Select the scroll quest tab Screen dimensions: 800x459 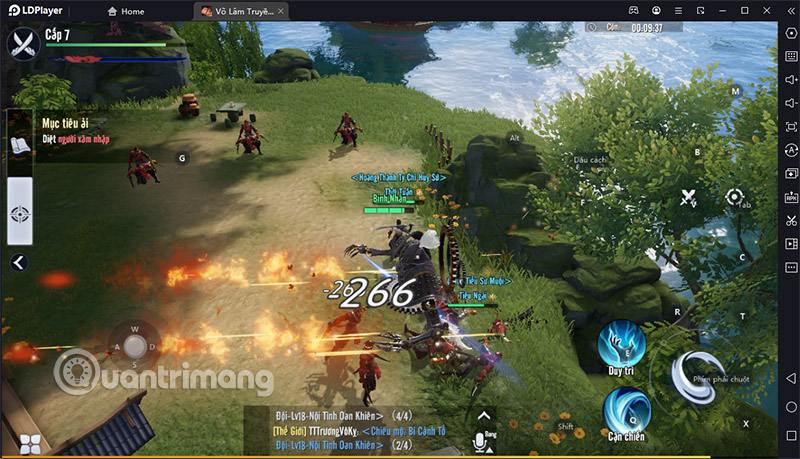21,146
